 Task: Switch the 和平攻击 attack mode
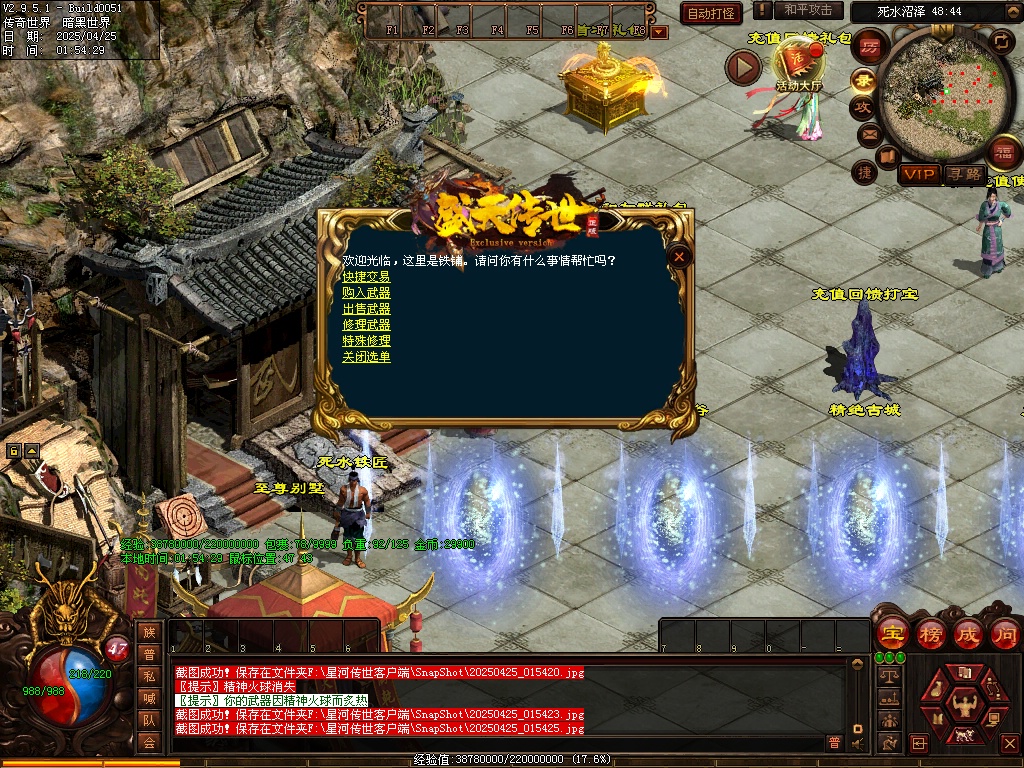808,10
